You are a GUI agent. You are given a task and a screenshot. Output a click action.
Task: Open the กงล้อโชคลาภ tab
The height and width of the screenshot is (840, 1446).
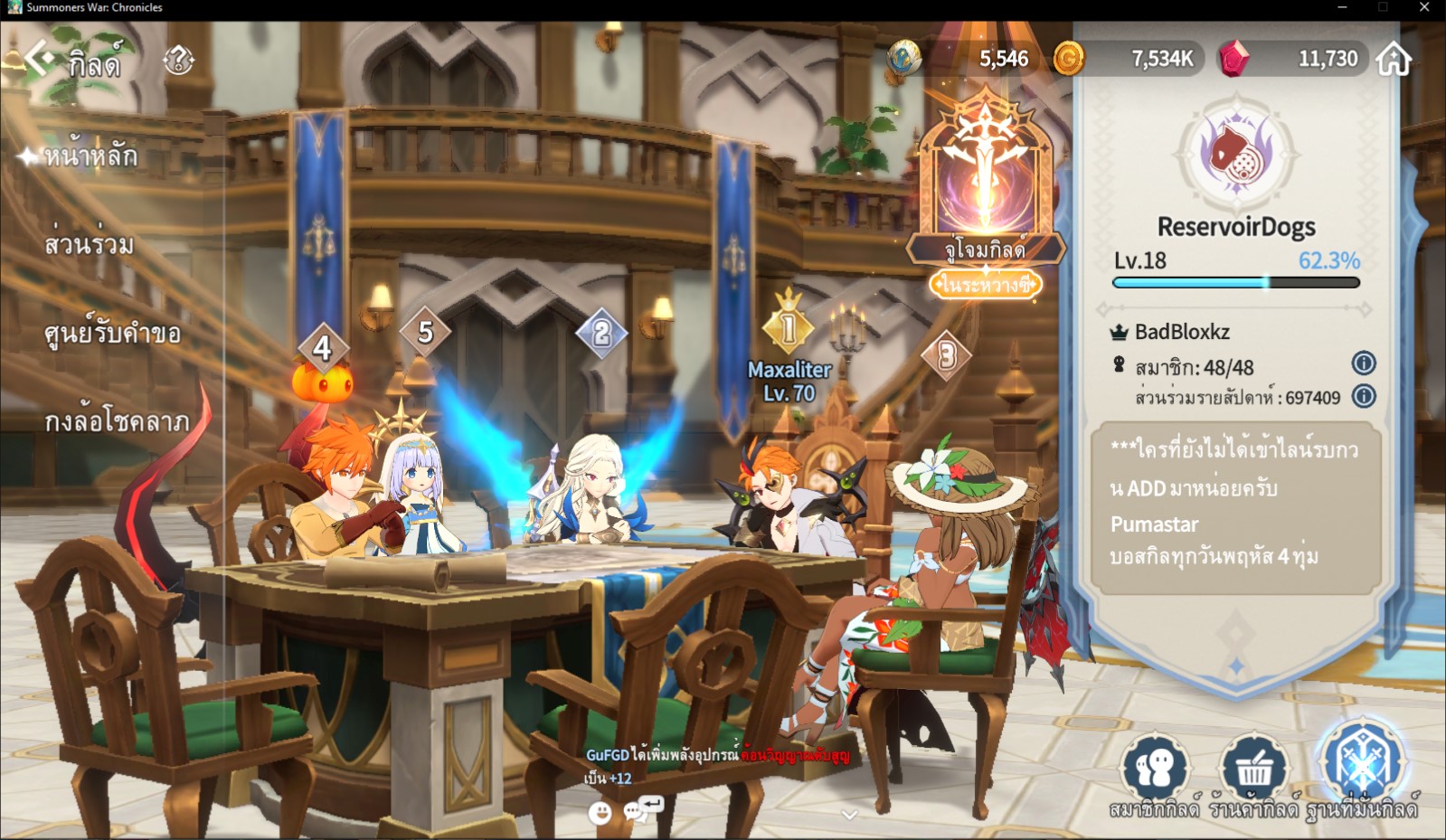(117, 421)
